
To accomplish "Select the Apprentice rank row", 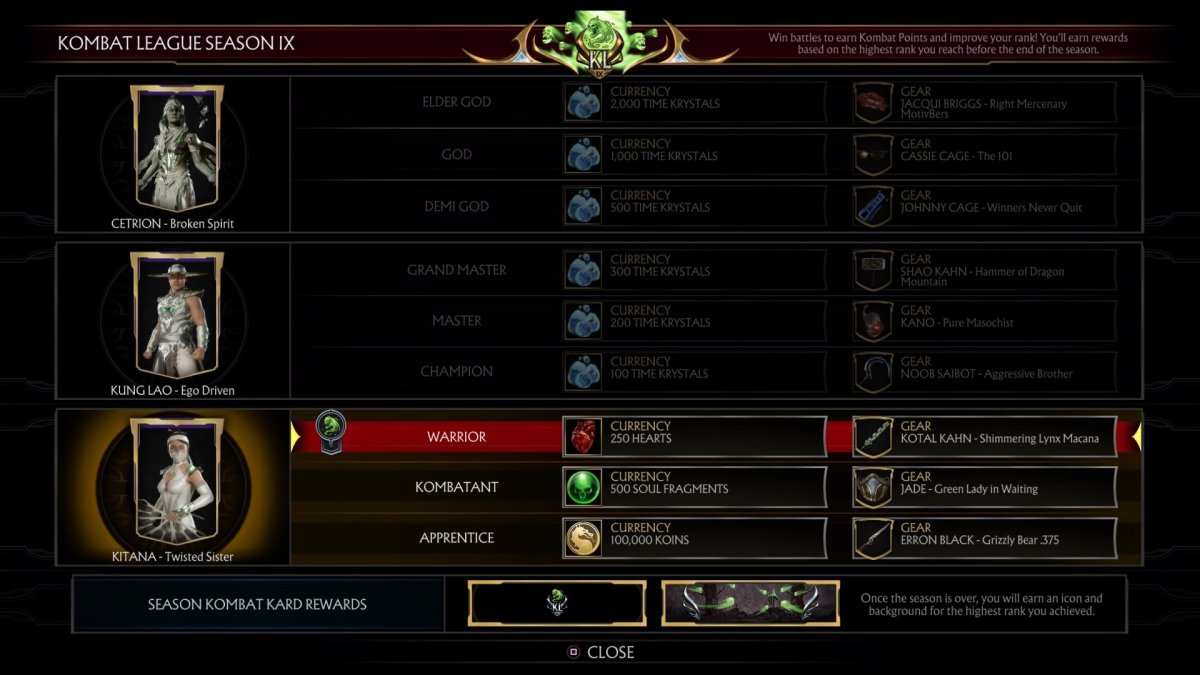I will tap(456, 538).
